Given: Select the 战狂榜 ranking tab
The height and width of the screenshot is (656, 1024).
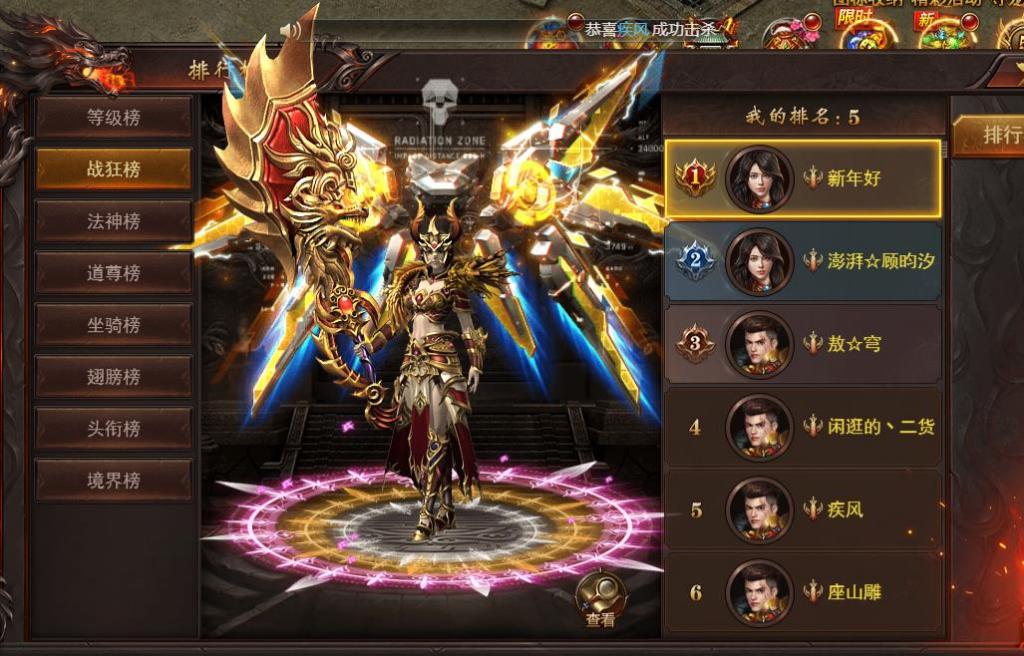Looking at the screenshot, I should pos(113,169).
